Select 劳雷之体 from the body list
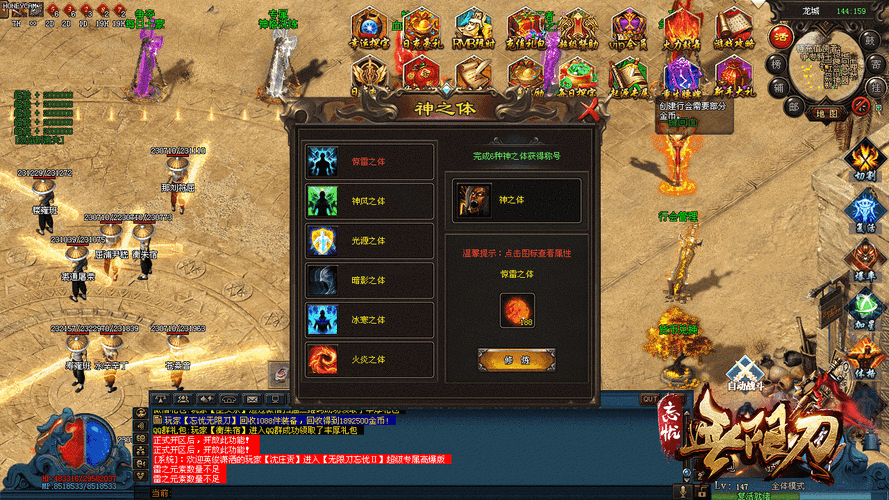 tap(369, 161)
